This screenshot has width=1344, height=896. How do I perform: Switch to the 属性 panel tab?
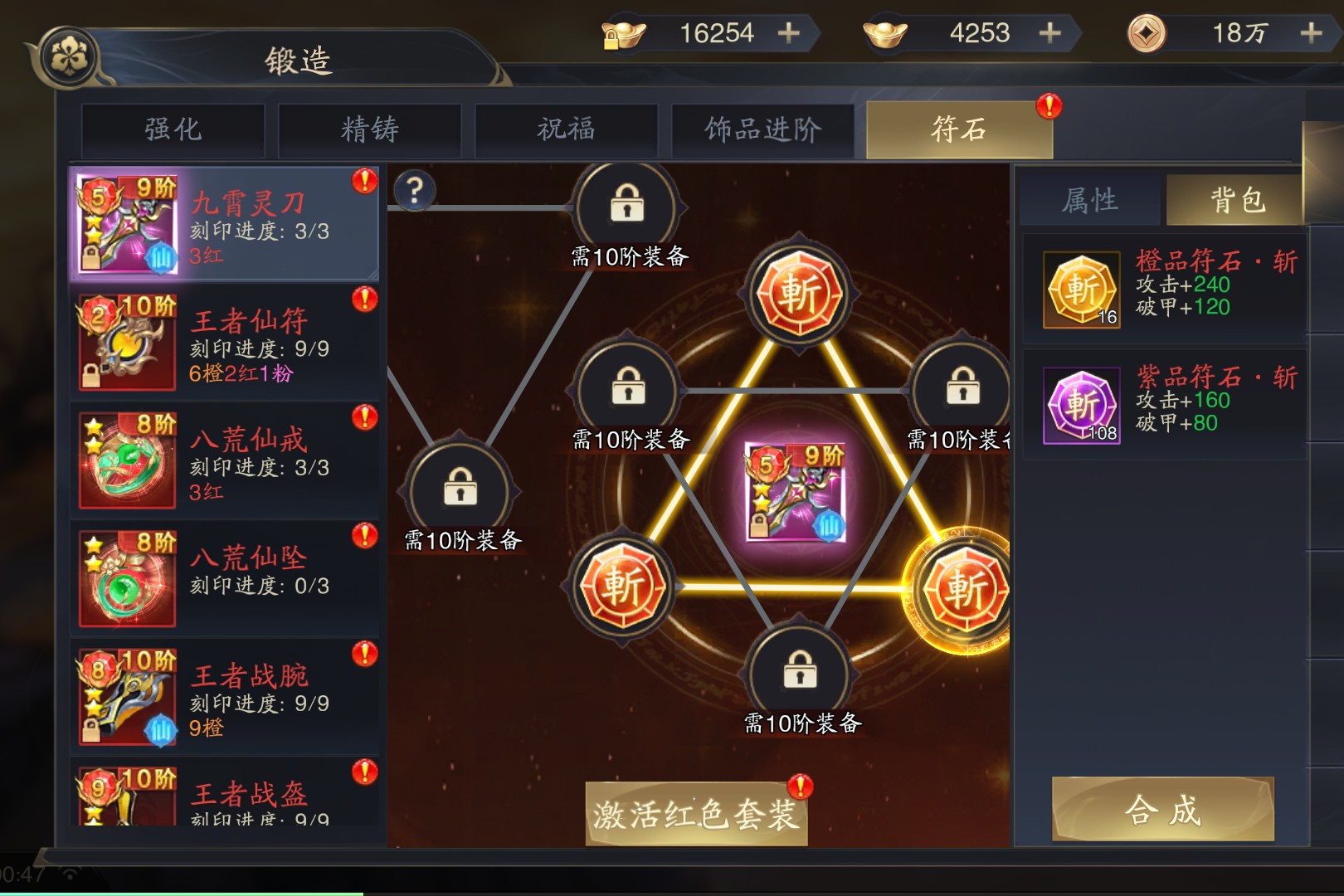pyautogui.click(x=1090, y=201)
